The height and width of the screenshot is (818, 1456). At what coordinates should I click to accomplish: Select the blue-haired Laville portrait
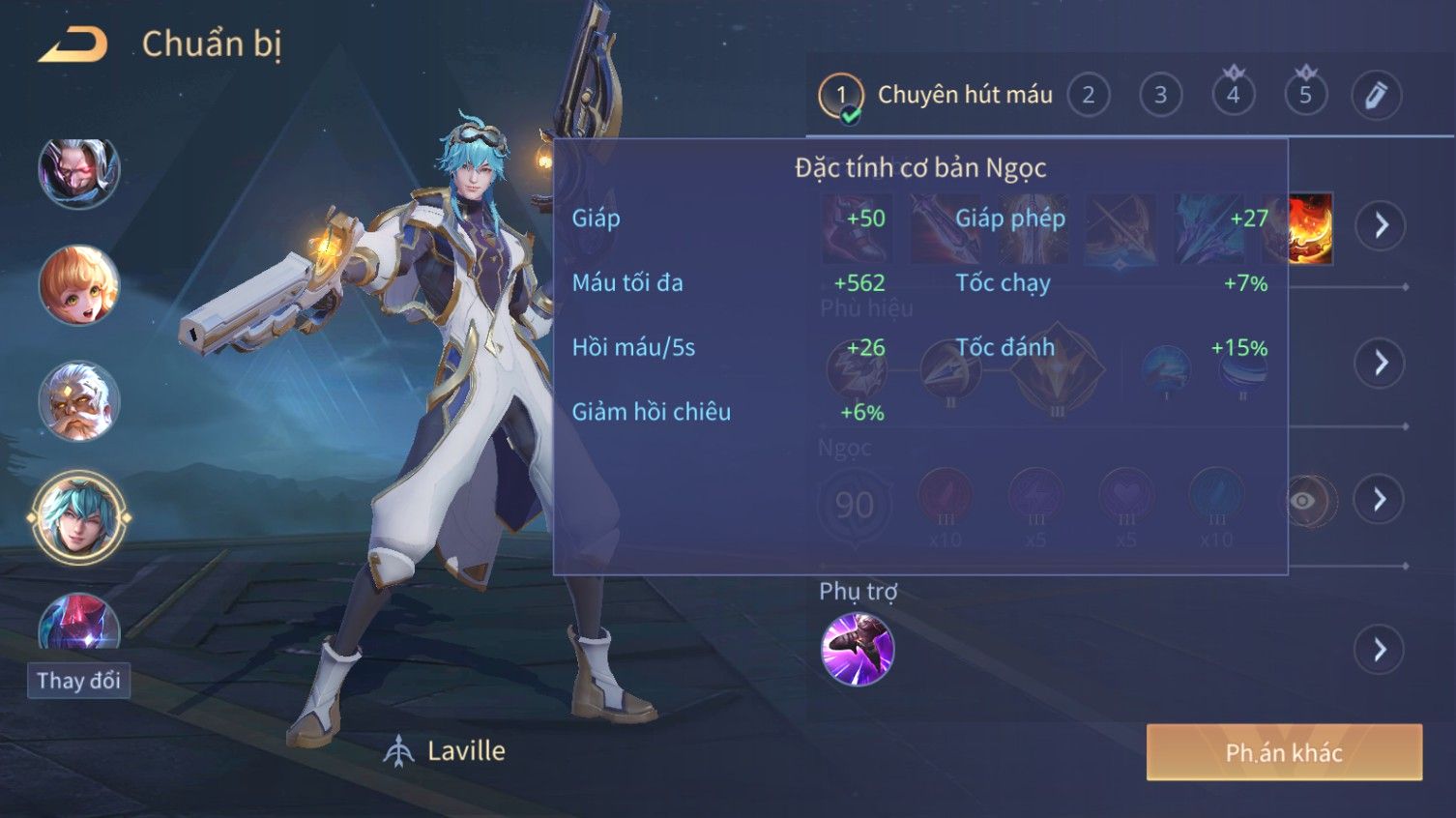point(78,518)
